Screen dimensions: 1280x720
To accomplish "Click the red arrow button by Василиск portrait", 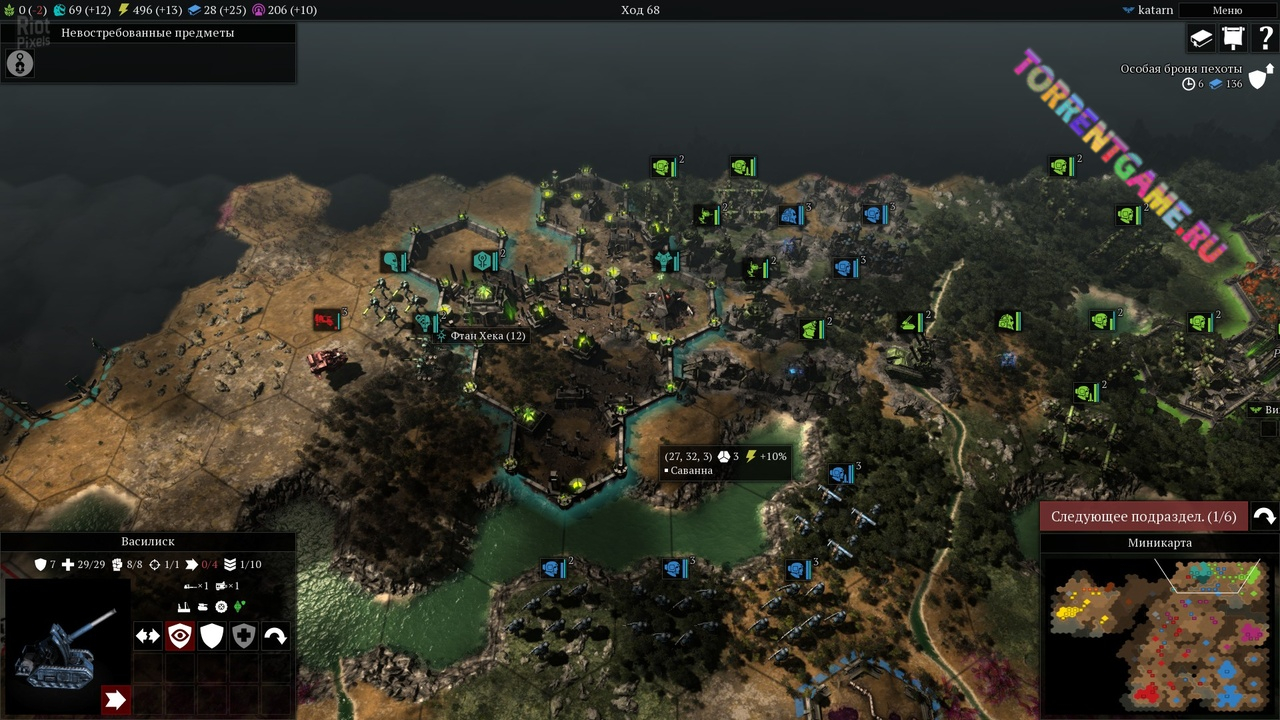I will coord(115,700).
